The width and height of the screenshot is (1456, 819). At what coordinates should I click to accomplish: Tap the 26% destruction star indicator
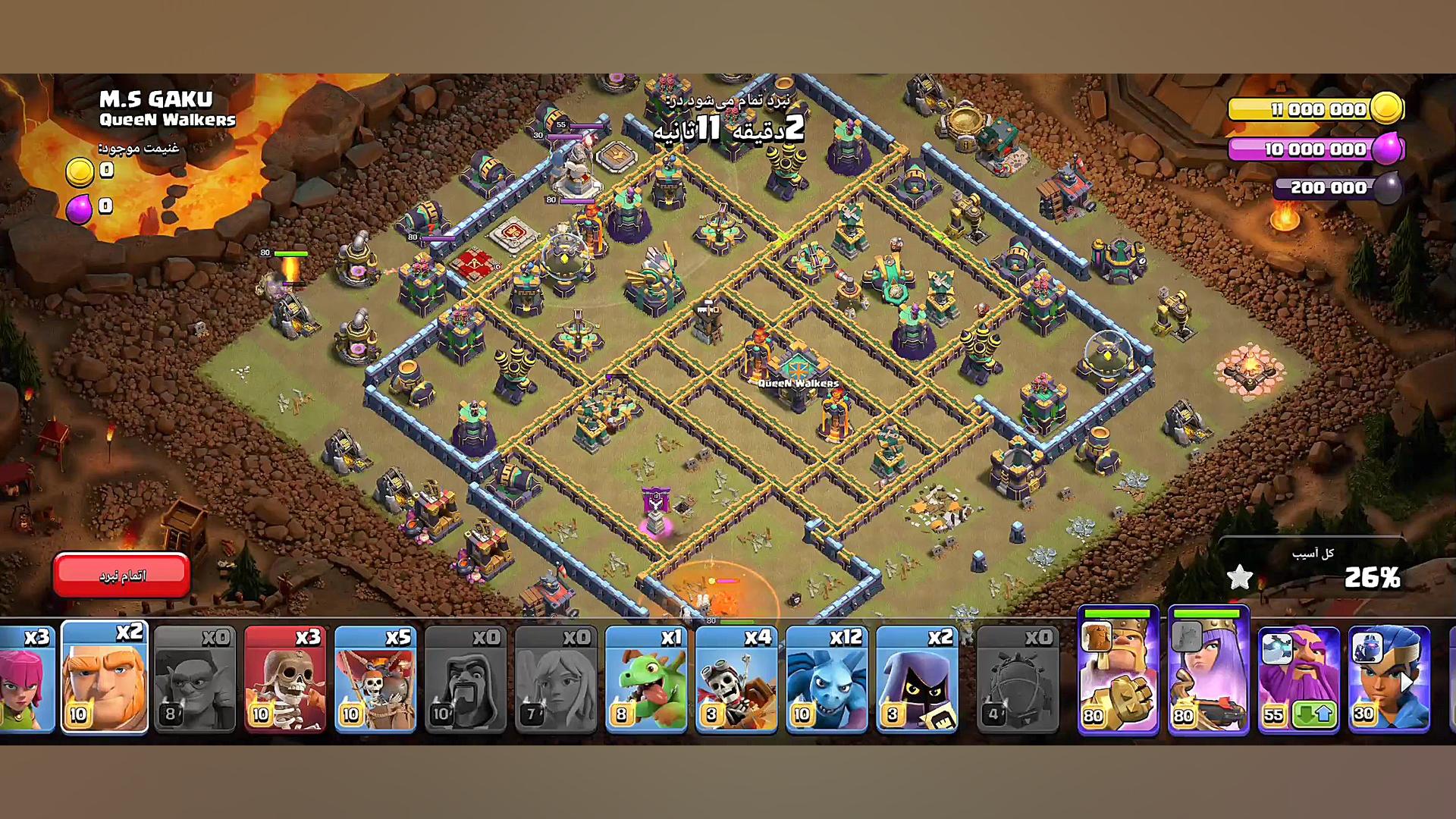pyautogui.click(x=1241, y=576)
